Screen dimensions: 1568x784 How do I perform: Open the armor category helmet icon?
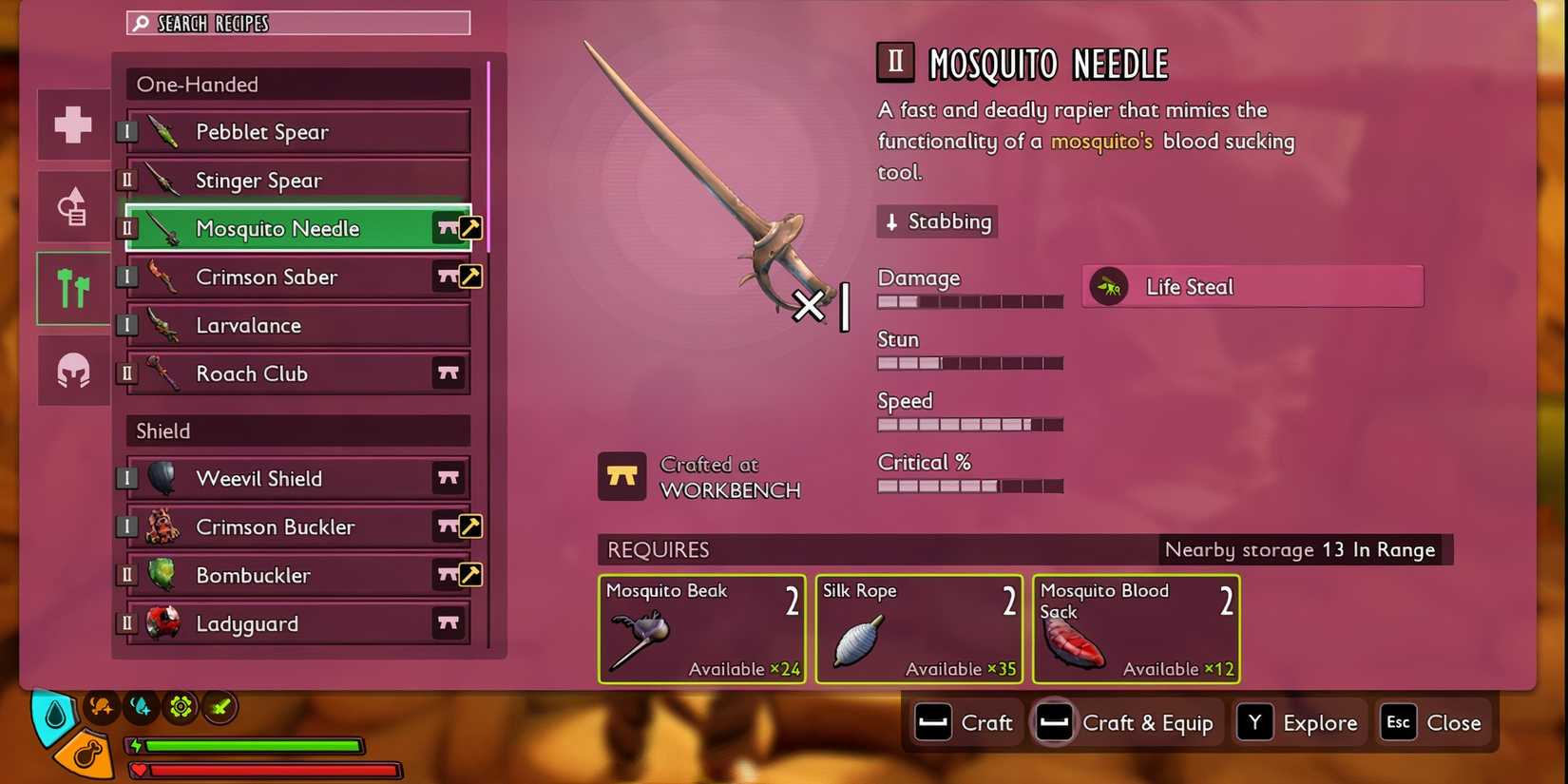point(72,371)
